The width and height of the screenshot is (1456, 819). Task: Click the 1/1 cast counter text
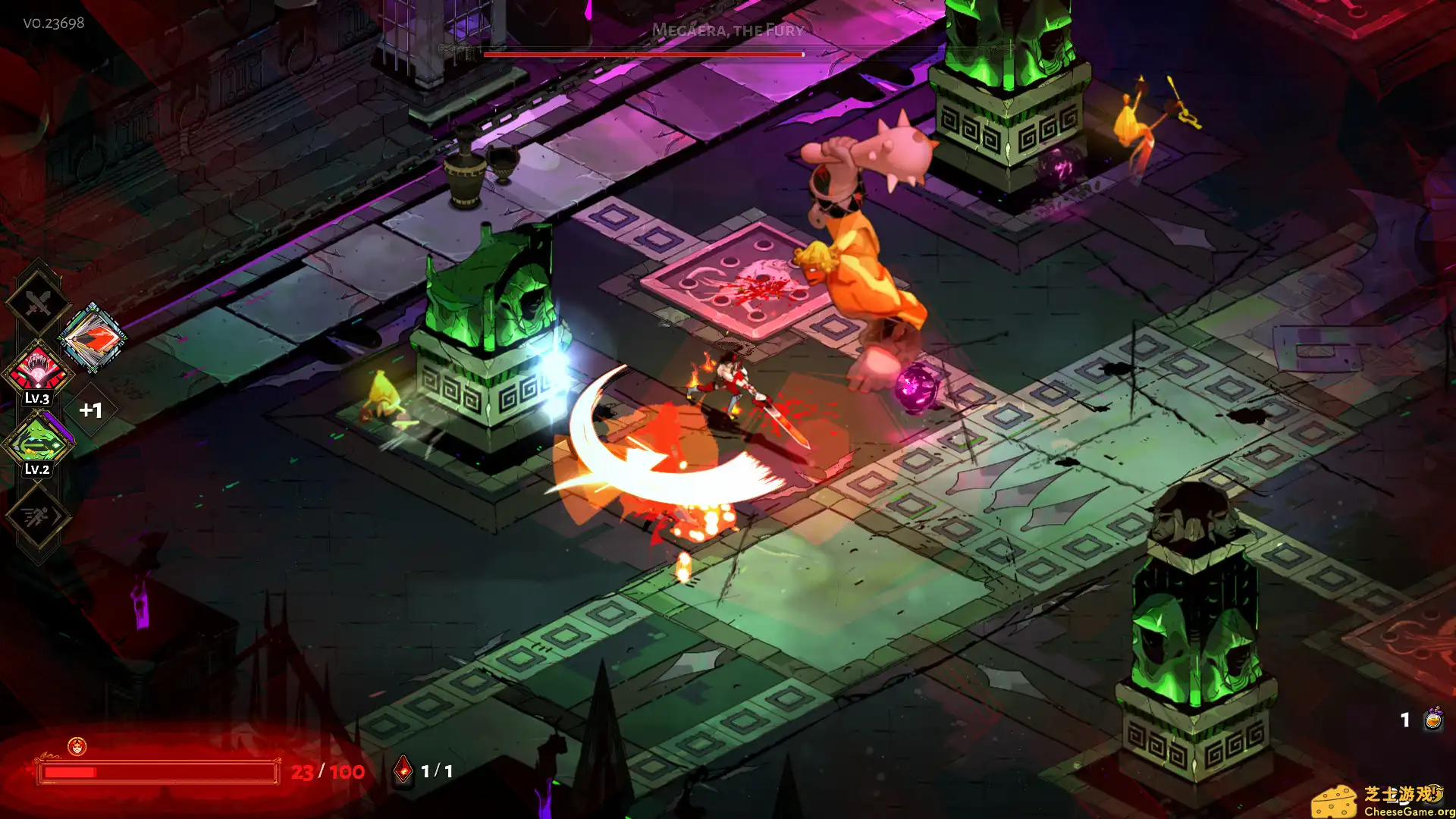[437, 770]
